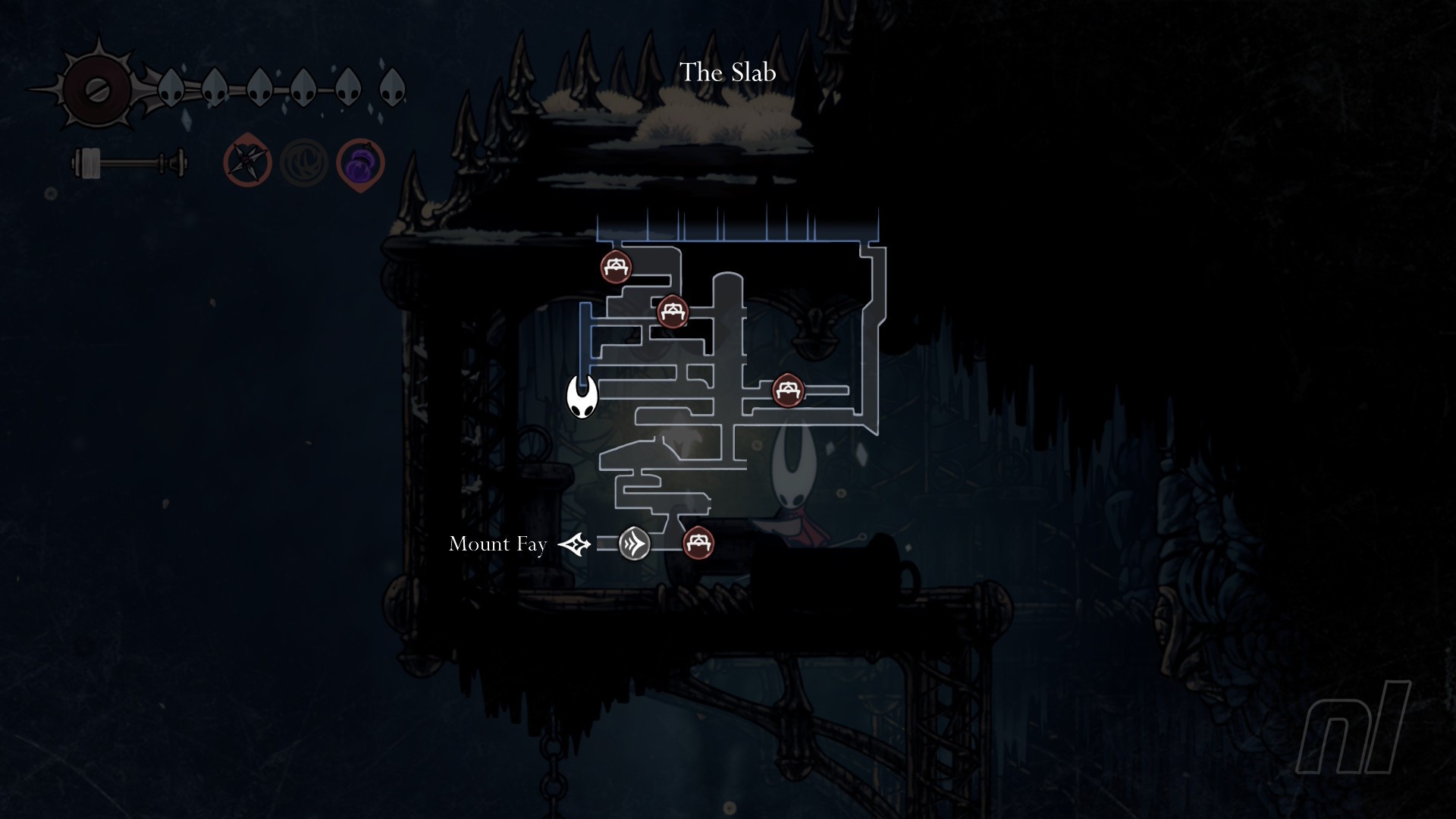Viewport: 1456px width, 819px height.
Task: Select the grey travel station marker
Action: coord(634,544)
